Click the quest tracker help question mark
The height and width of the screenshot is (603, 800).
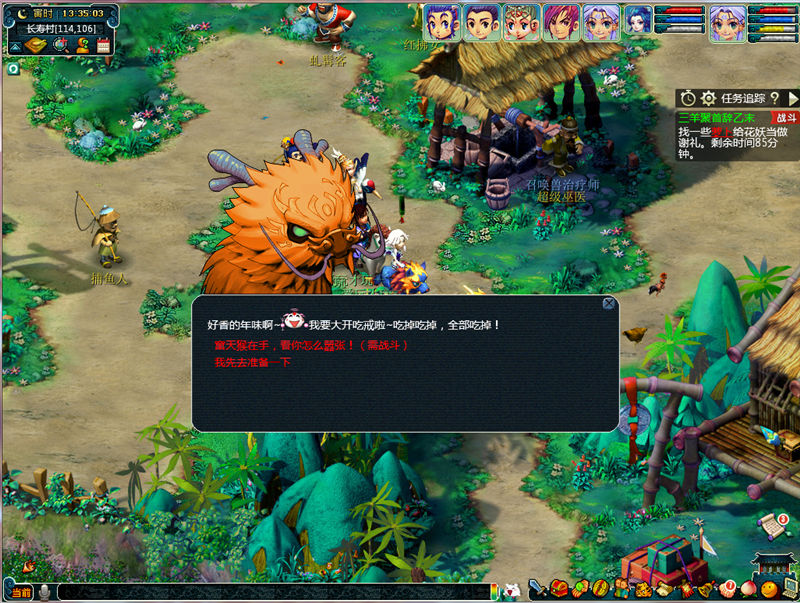click(x=775, y=98)
